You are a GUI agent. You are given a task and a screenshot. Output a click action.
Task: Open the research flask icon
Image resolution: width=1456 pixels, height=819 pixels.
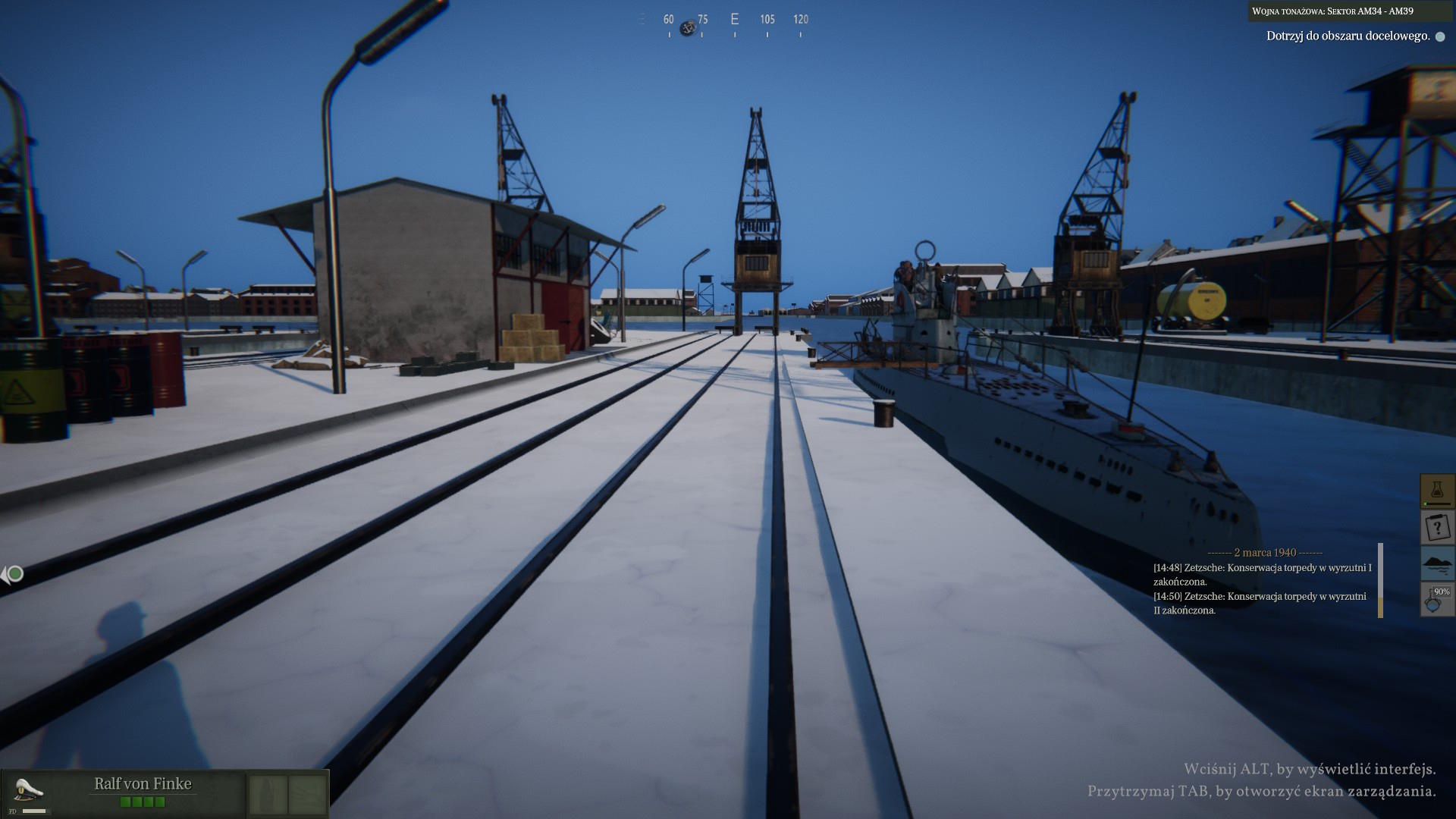1436,491
